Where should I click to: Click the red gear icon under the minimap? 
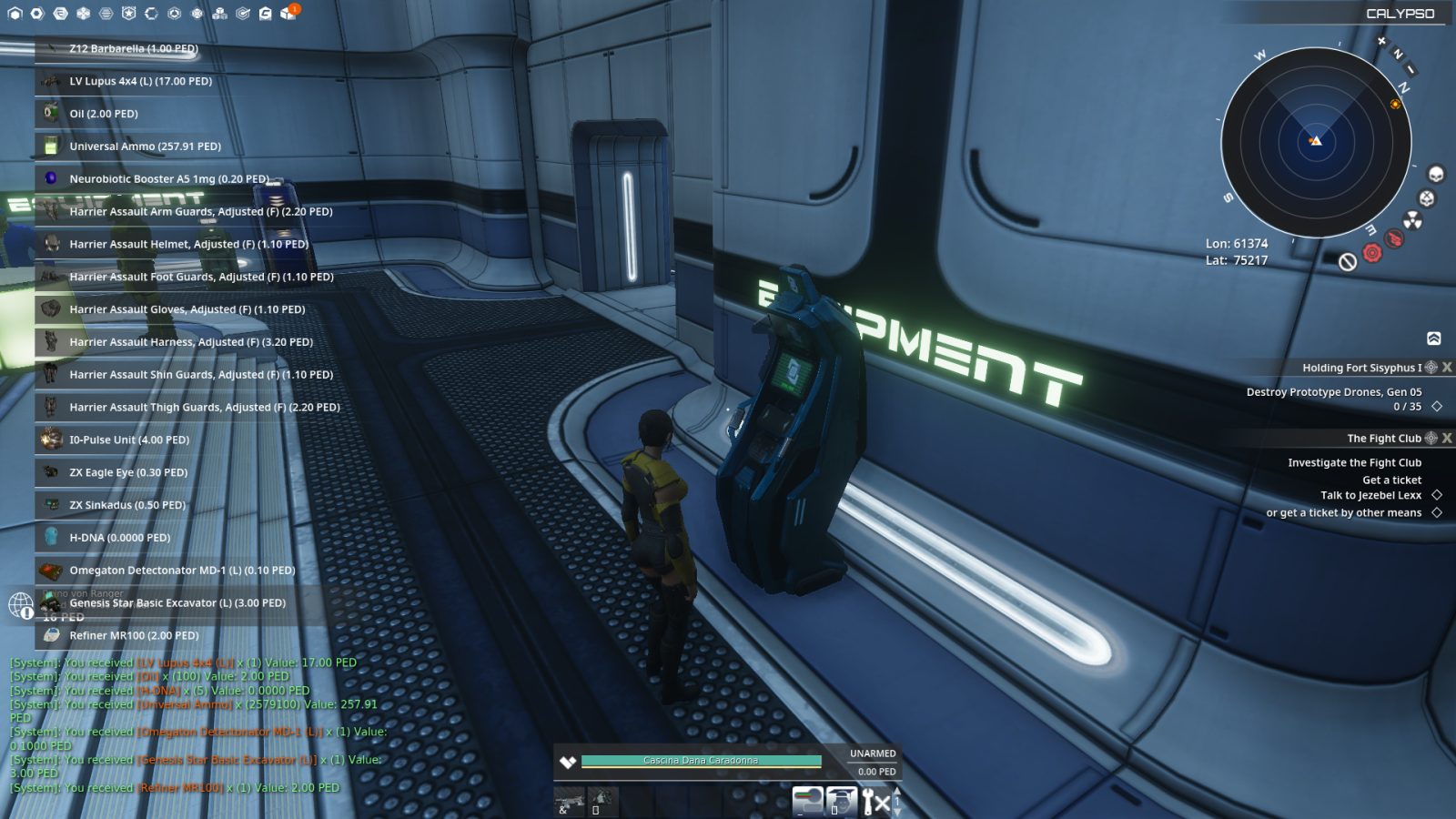[1372, 252]
